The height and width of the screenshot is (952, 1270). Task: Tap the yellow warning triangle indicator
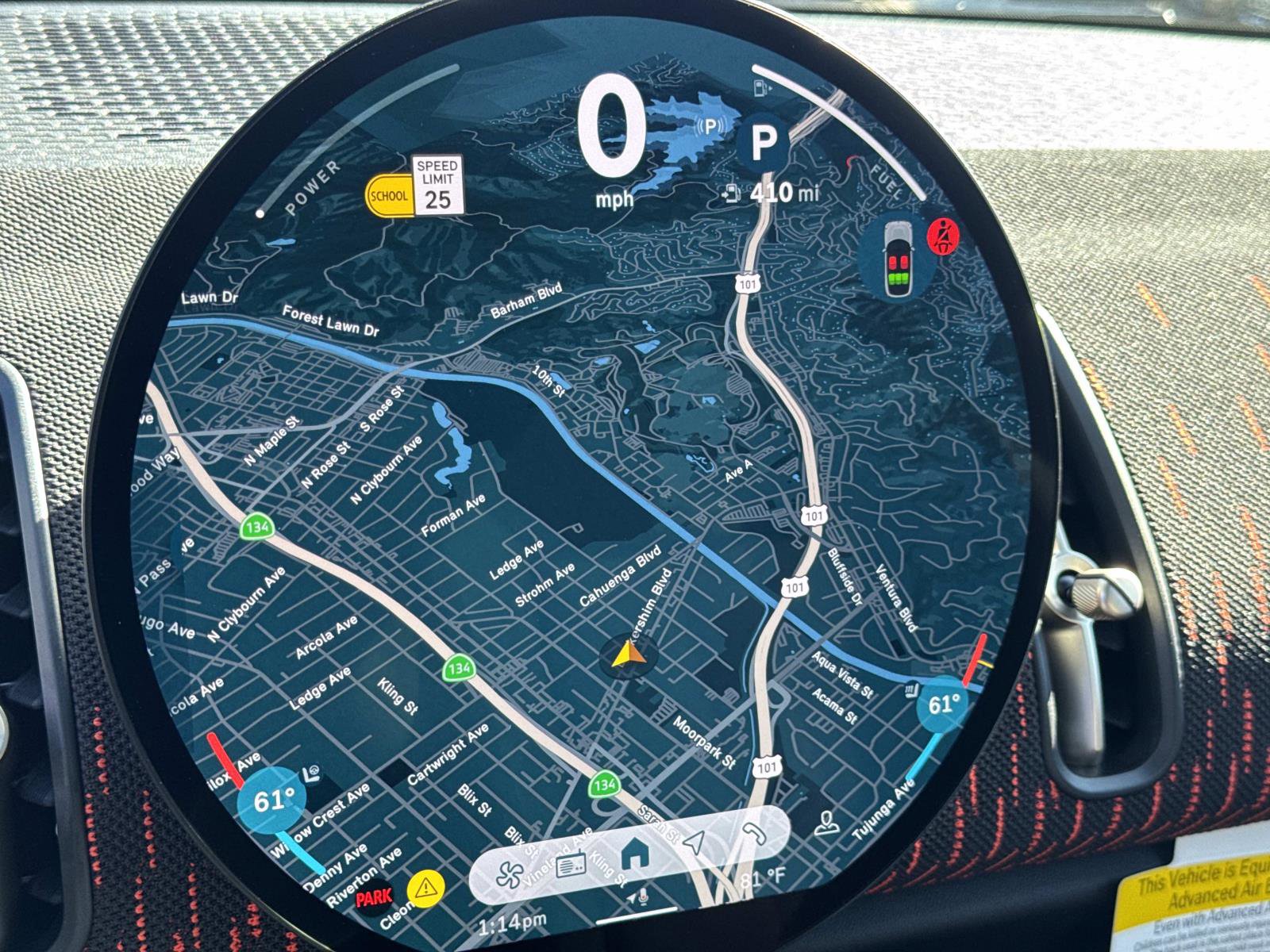coord(425,885)
